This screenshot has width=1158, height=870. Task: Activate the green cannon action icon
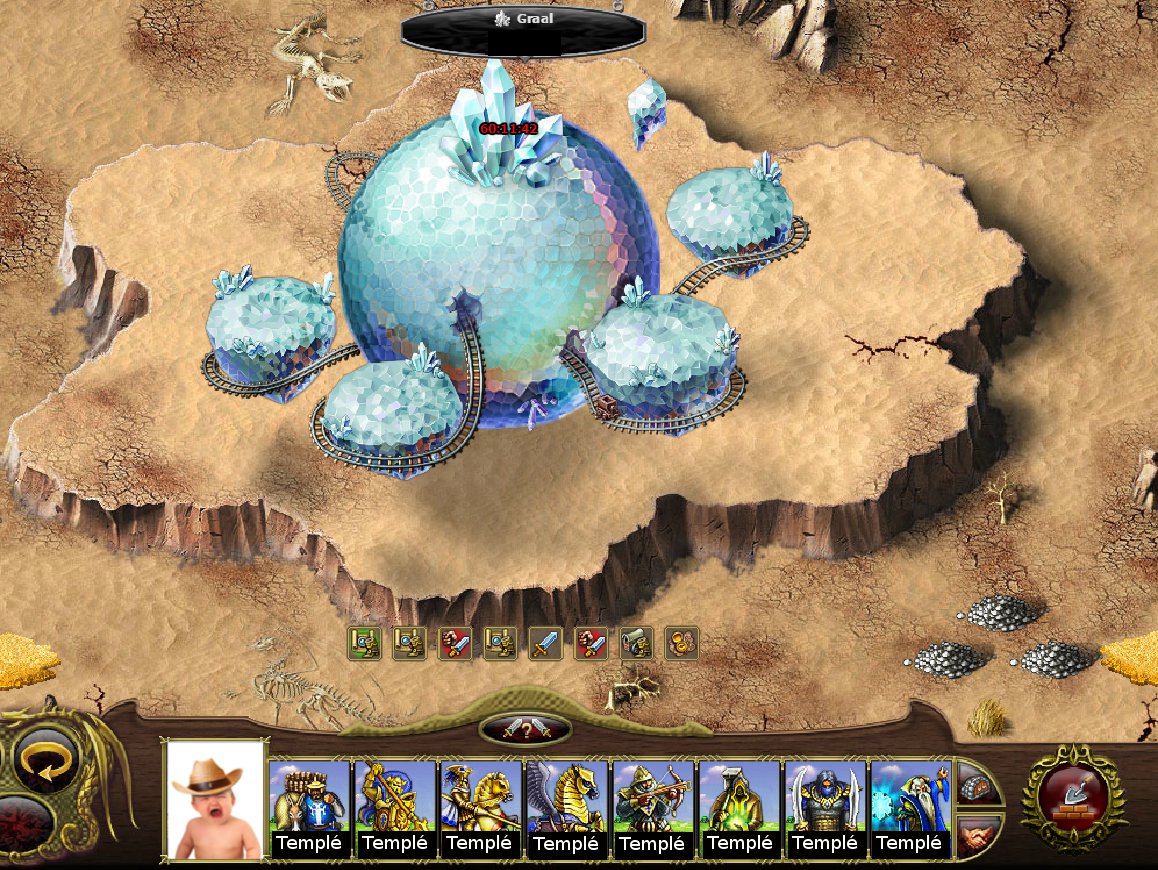click(x=636, y=643)
